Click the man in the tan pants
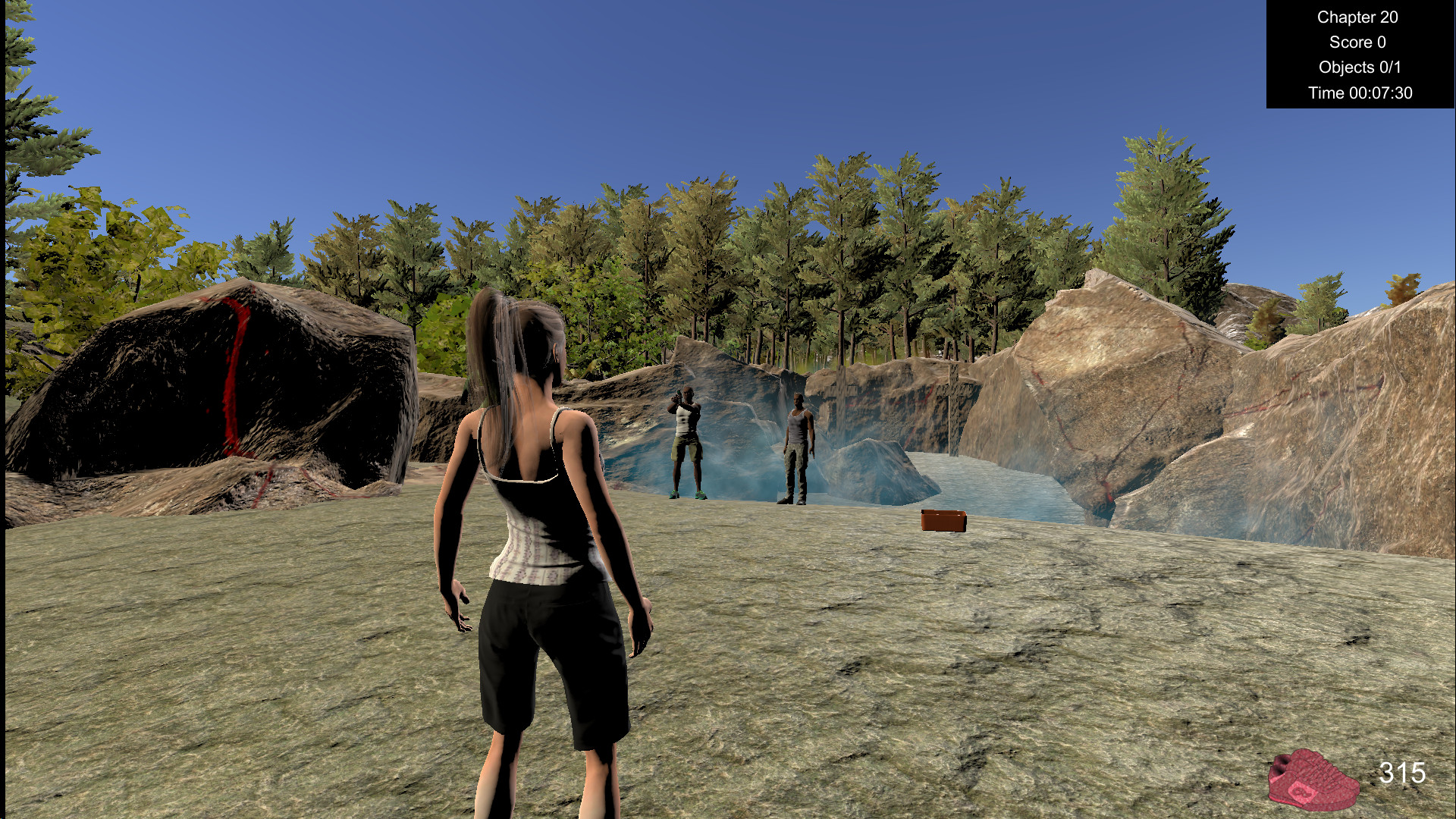Viewport: 1456px width, 819px height. [795, 447]
